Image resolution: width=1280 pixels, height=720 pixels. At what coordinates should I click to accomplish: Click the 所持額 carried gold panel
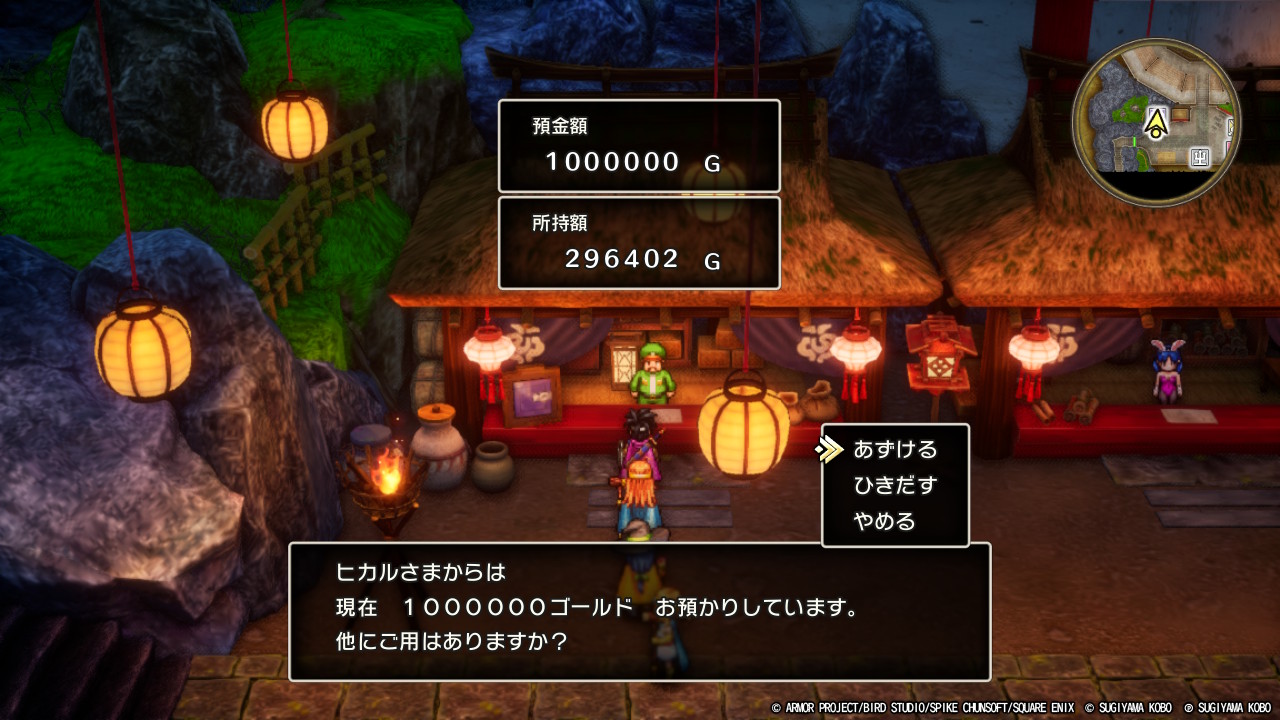point(638,242)
